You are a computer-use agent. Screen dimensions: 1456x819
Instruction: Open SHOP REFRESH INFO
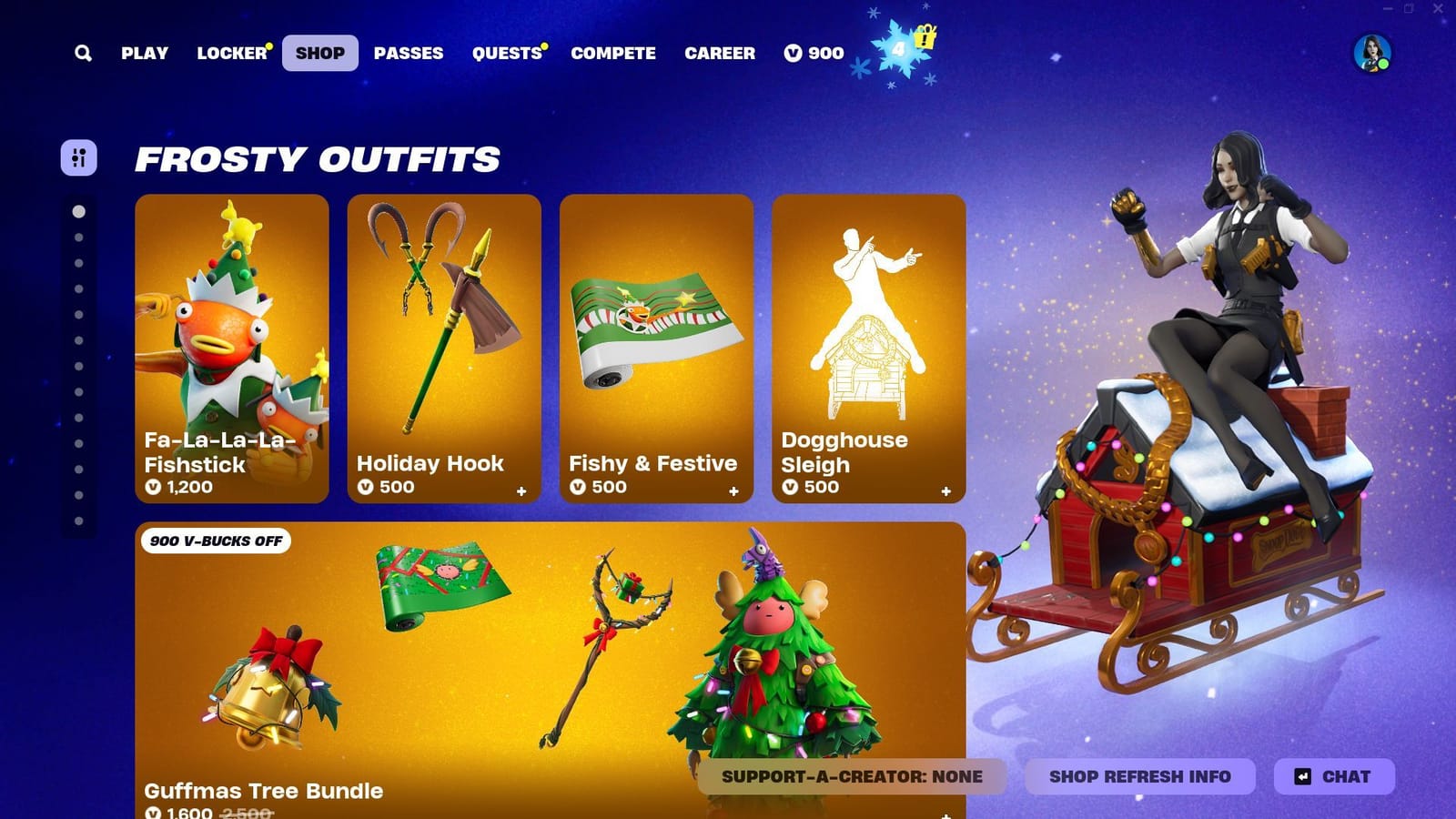(1138, 776)
